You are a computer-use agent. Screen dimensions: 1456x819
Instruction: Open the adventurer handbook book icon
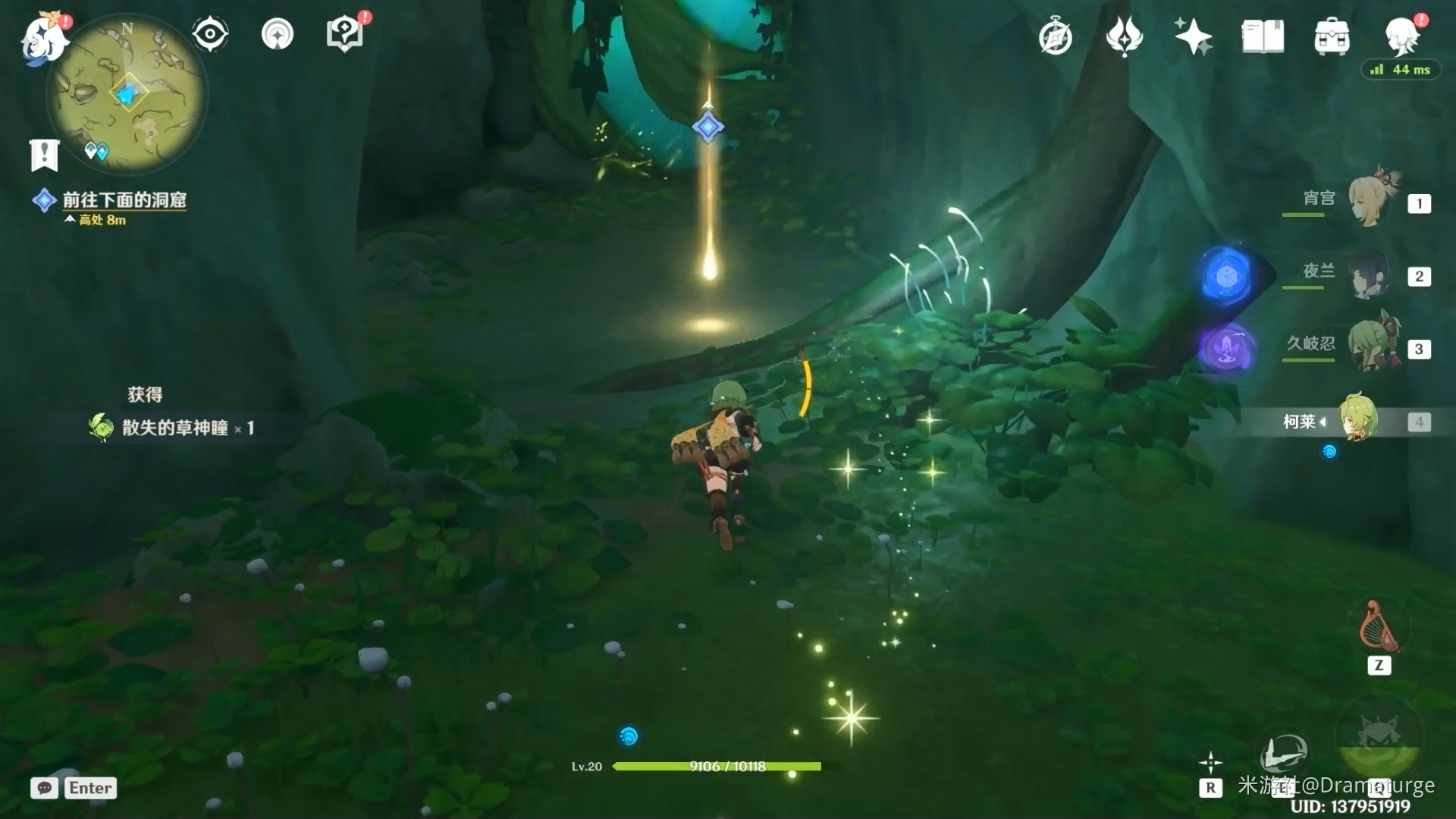(x=1263, y=36)
